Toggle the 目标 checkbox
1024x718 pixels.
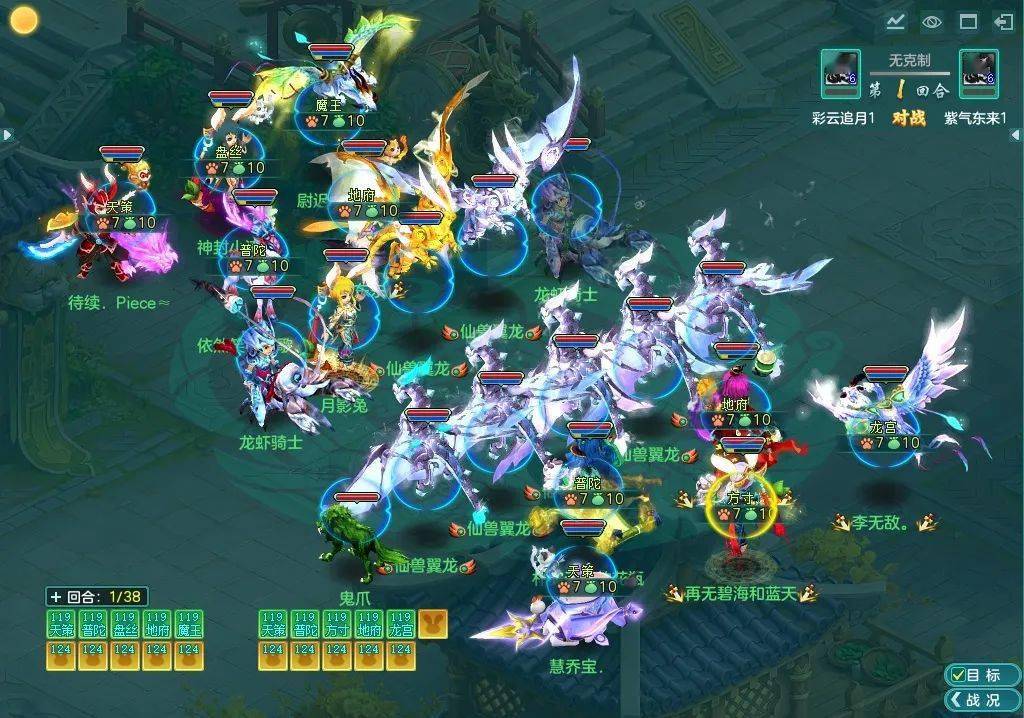click(959, 675)
